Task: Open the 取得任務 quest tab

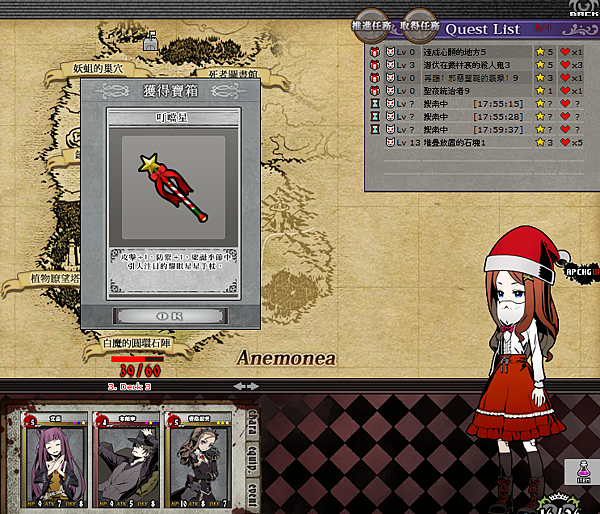Action: tap(419, 26)
